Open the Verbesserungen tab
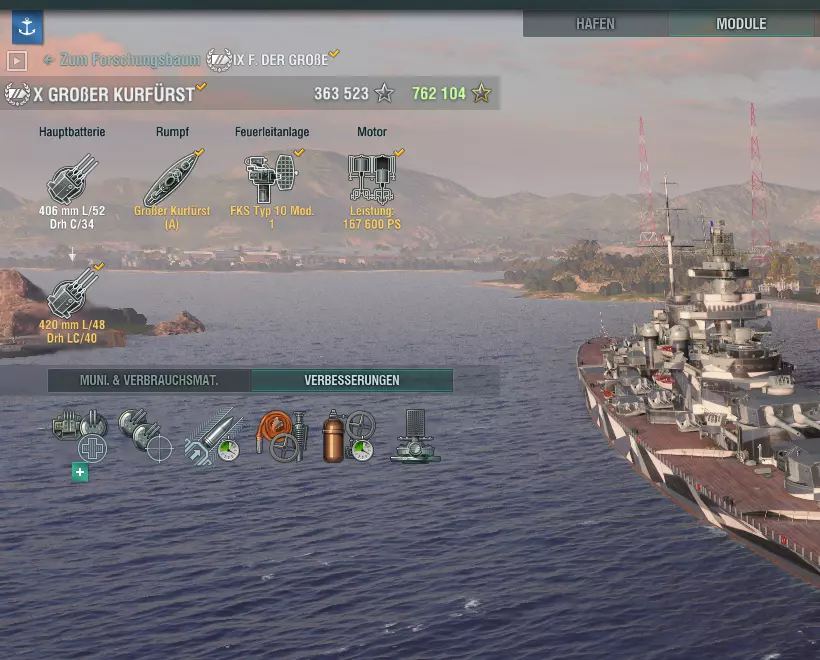The height and width of the screenshot is (660, 820). click(352, 381)
